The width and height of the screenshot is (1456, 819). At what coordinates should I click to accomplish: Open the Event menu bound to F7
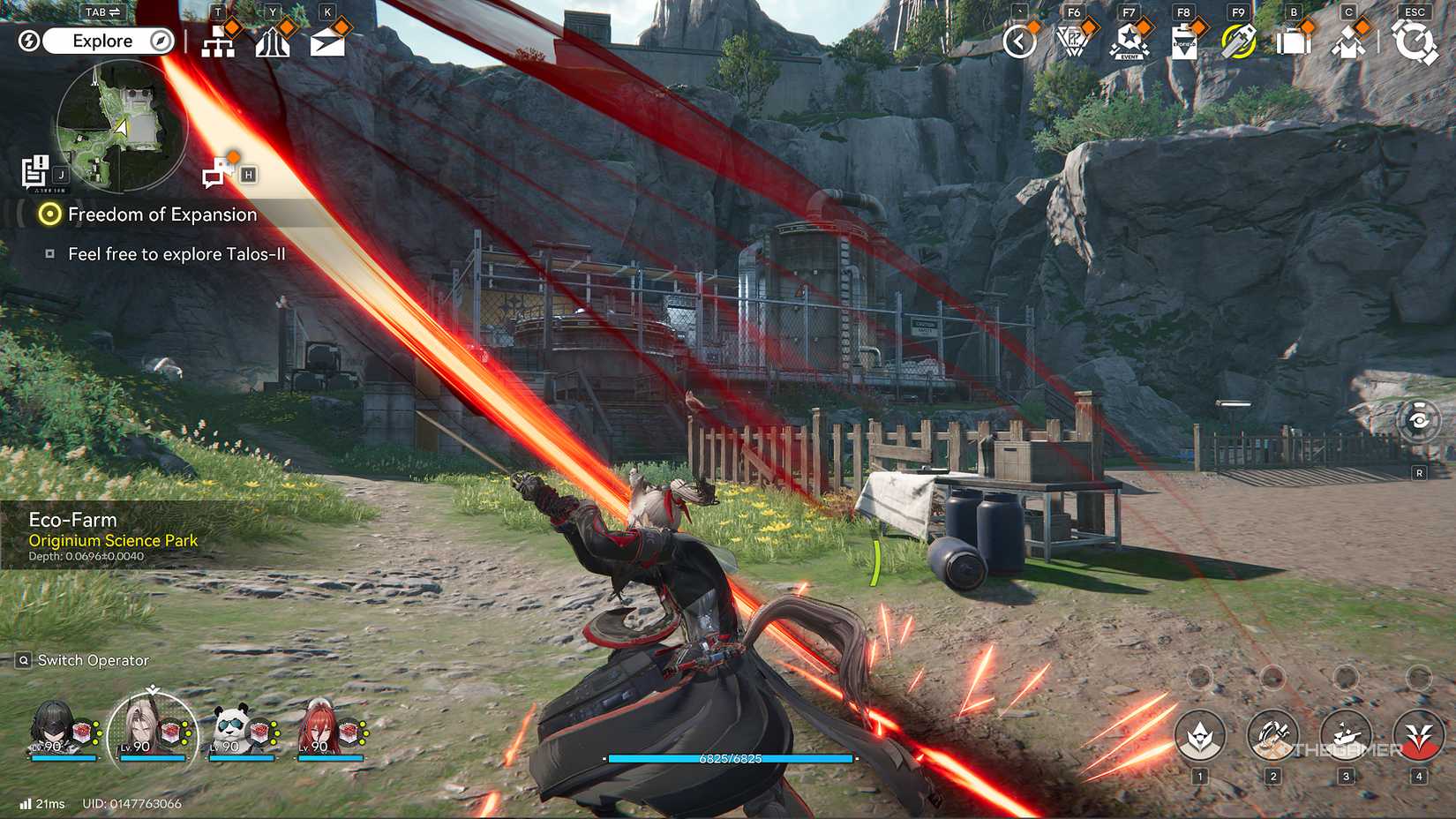[x=1130, y=40]
